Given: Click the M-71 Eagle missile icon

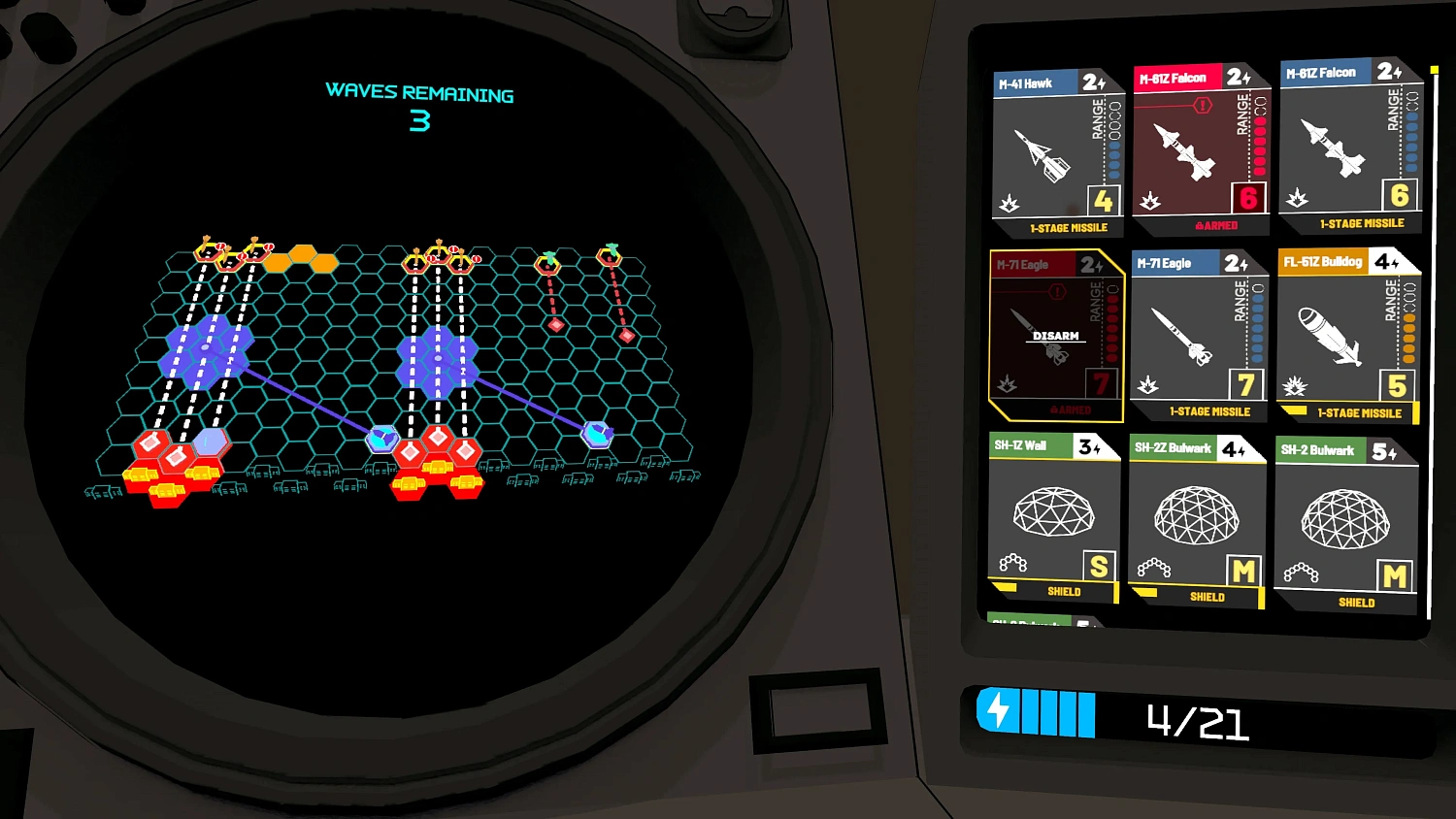Looking at the screenshot, I should click(1181, 335).
